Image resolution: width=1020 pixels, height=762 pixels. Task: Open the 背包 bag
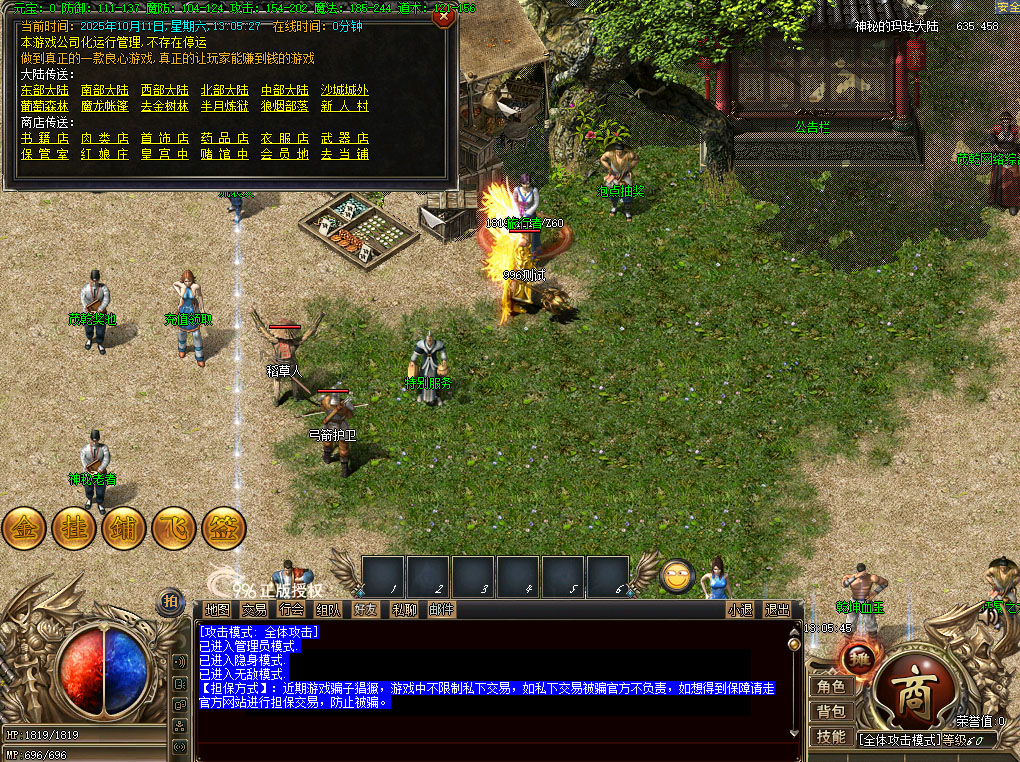(x=831, y=711)
